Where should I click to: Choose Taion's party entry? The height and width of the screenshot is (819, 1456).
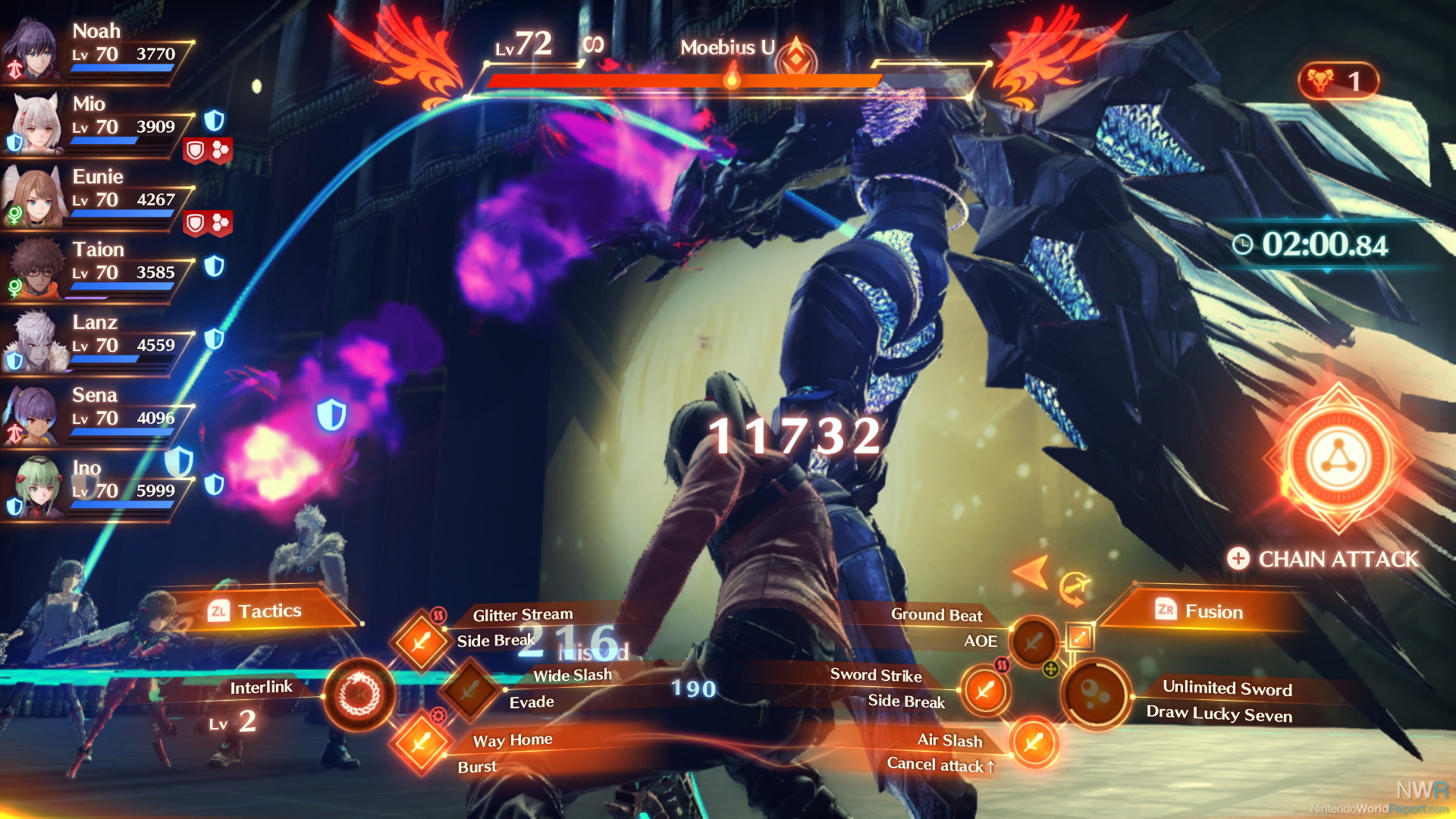coord(33,269)
